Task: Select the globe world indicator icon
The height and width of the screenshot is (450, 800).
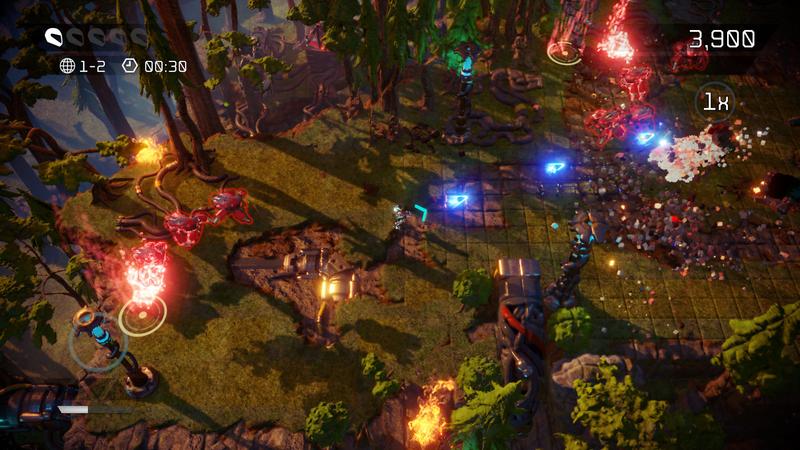Action: click(67, 66)
